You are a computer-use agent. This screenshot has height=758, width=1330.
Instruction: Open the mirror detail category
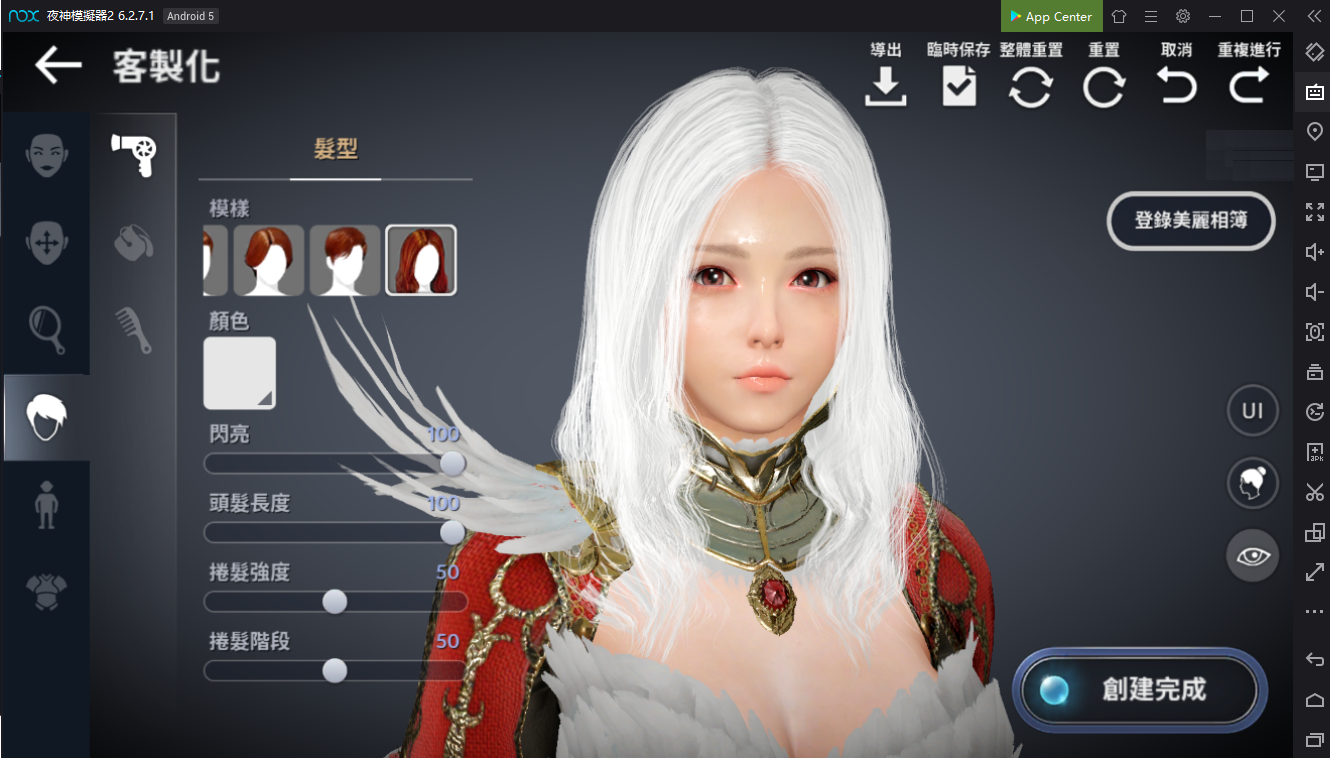point(45,330)
